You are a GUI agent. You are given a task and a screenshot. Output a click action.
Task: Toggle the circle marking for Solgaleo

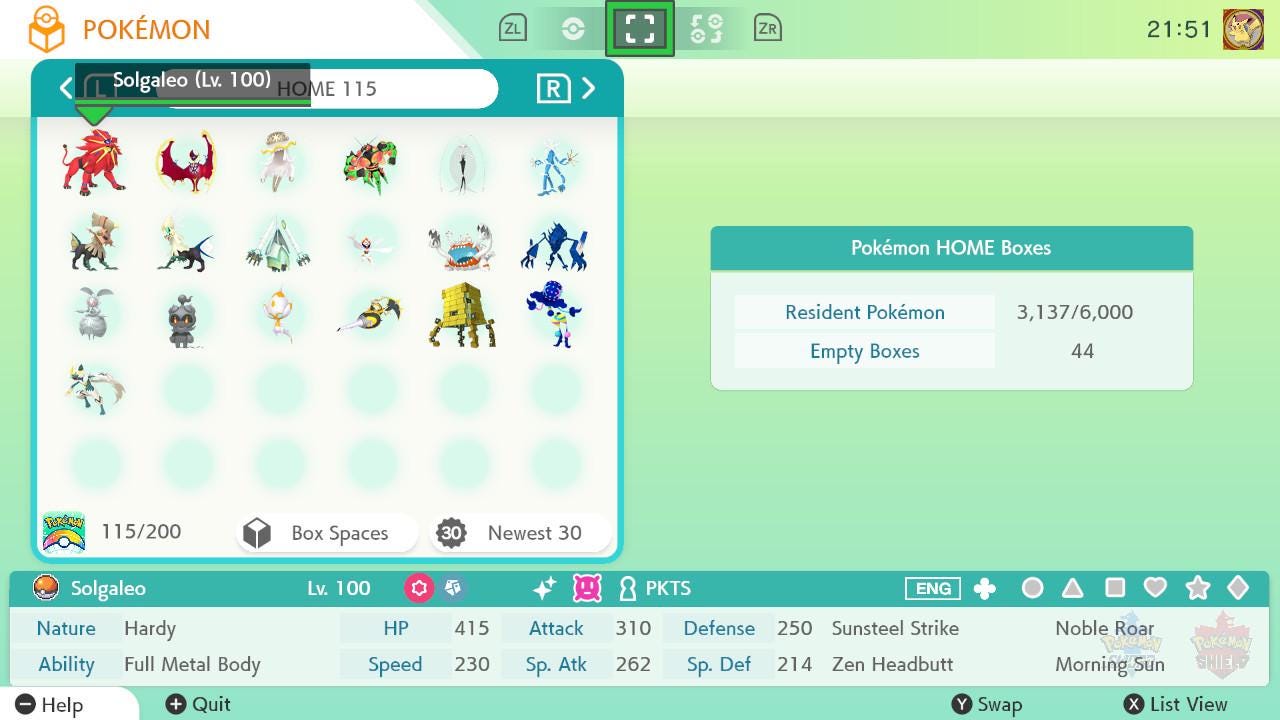coord(1033,589)
